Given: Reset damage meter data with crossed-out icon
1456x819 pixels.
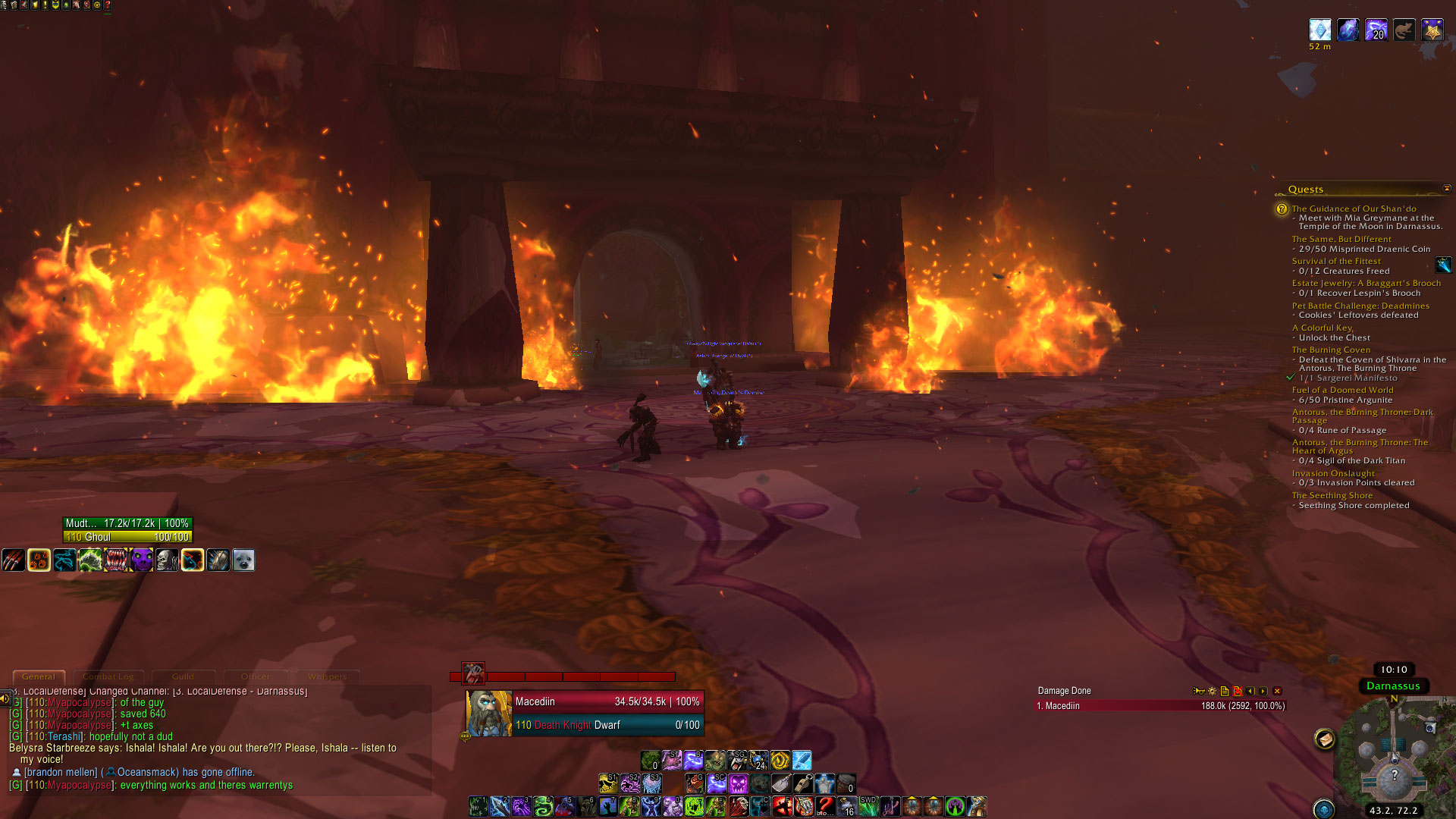Looking at the screenshot, I should click(1238, 691).
